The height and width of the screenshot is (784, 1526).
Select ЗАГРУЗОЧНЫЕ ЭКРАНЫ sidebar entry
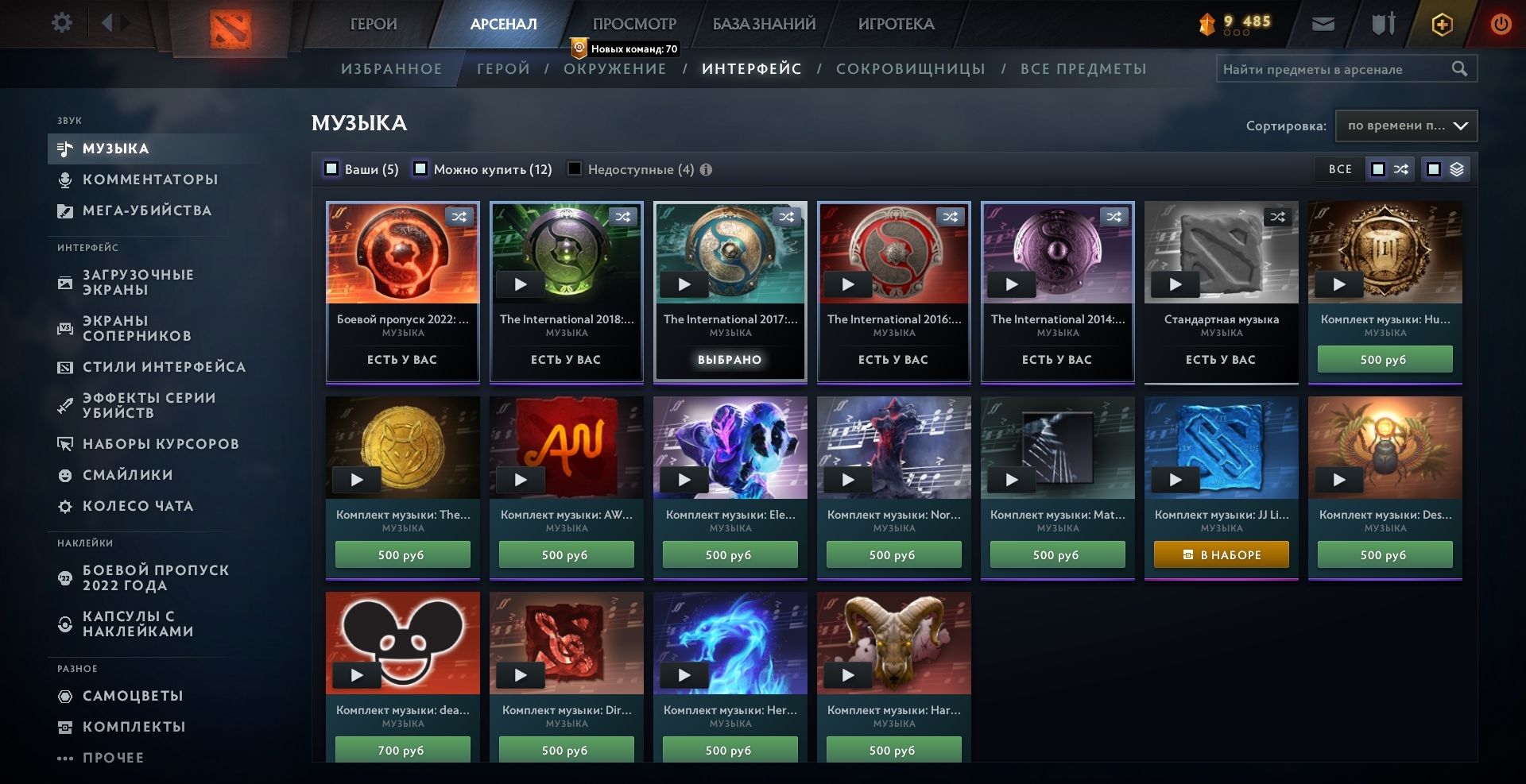[138, 282]
